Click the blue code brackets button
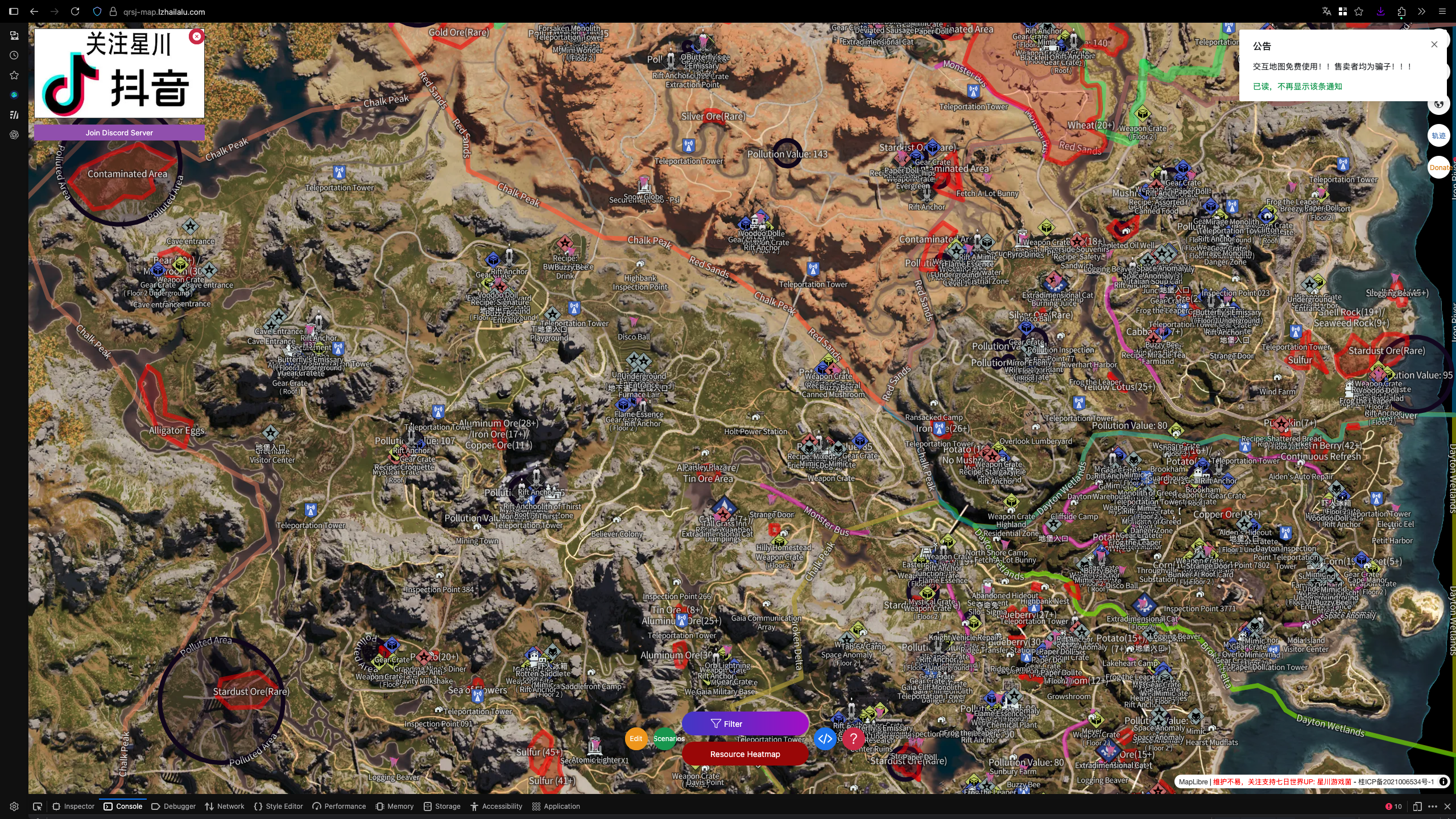The width and height of the screenshot is (1456, 819). click(x=825, y=739)
